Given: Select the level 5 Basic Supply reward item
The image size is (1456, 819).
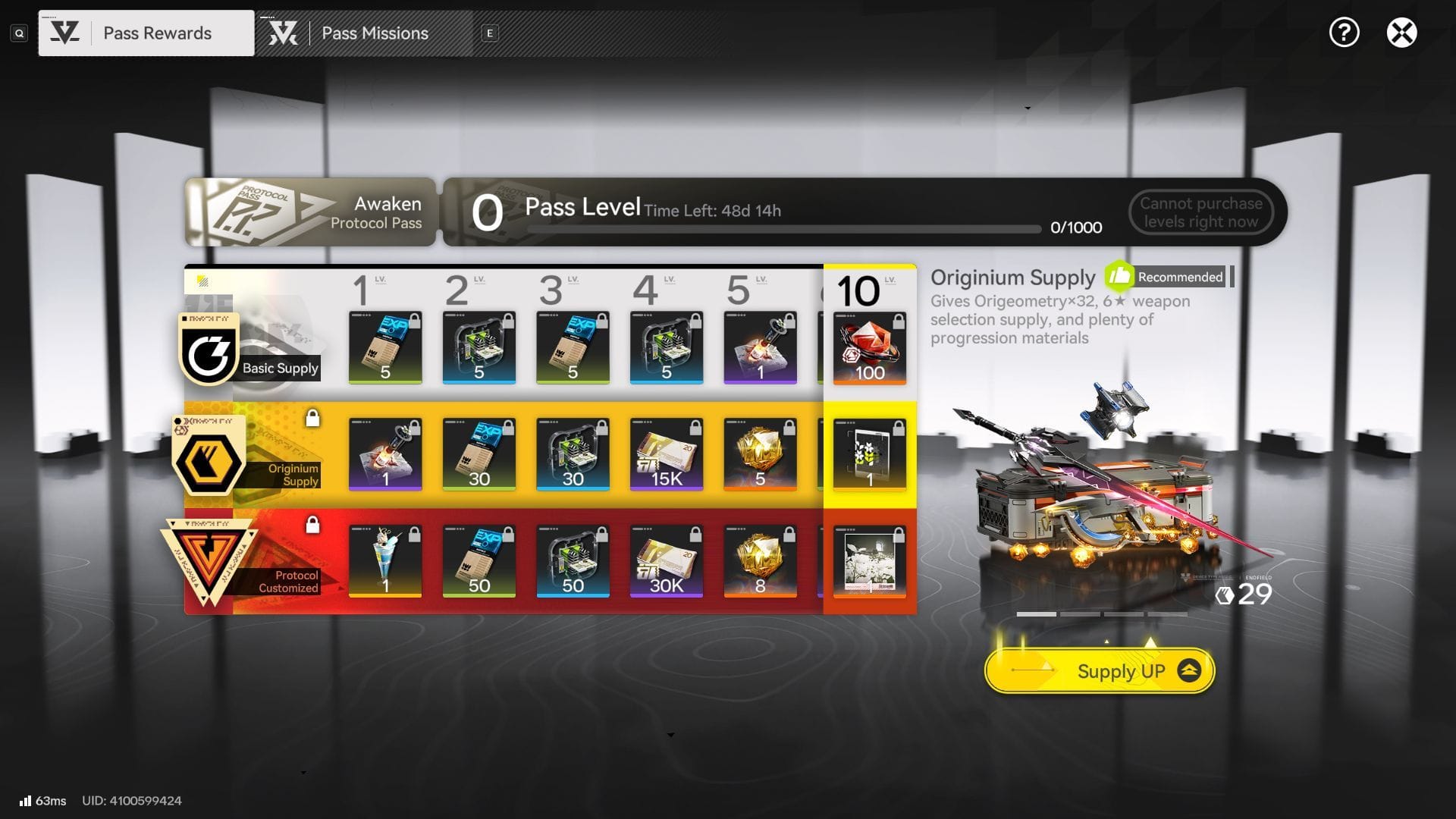Looking at the screenshot, I should pos(760,348).
